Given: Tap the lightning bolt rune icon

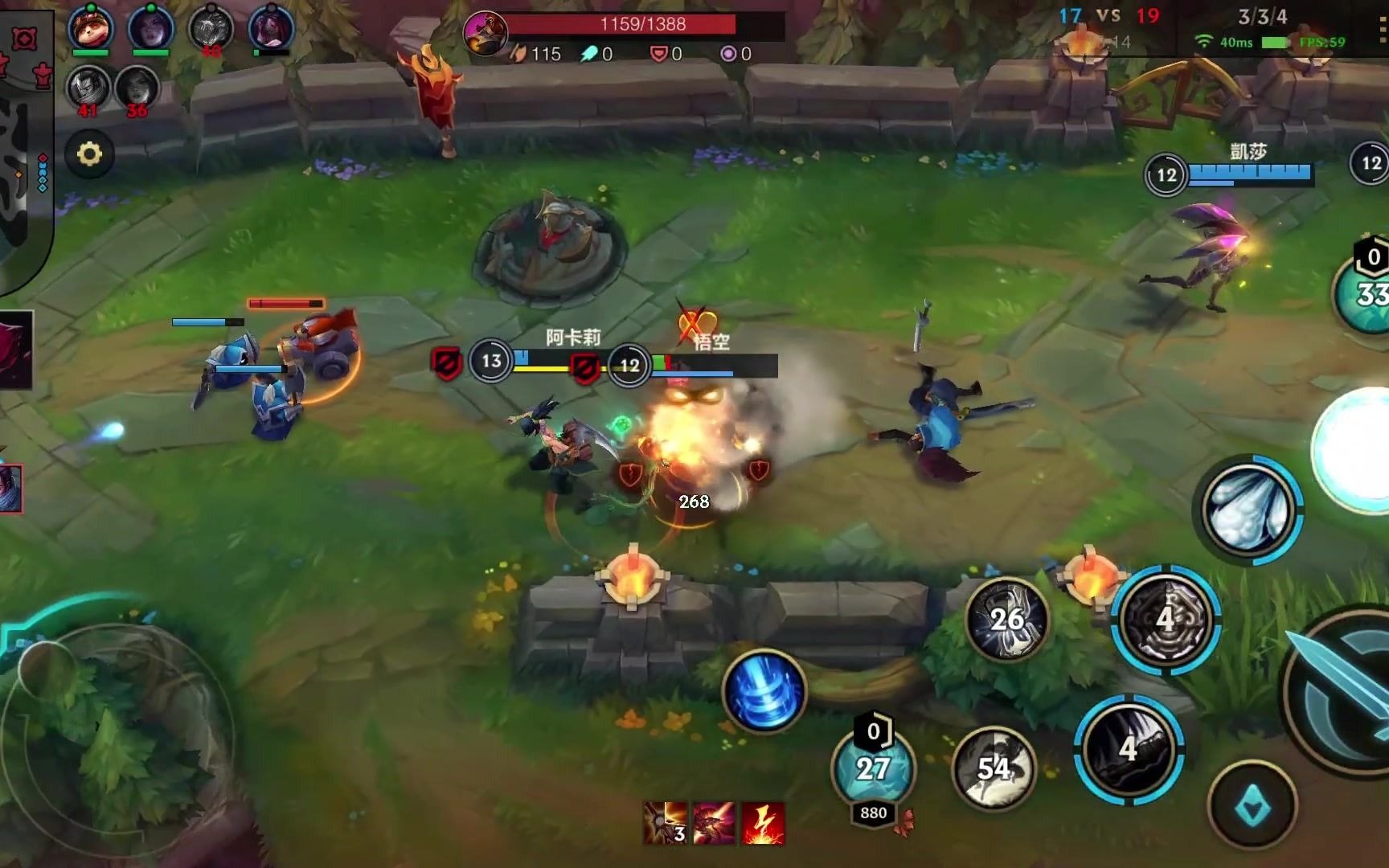Looking at the screenshot, I should [763, 823].
